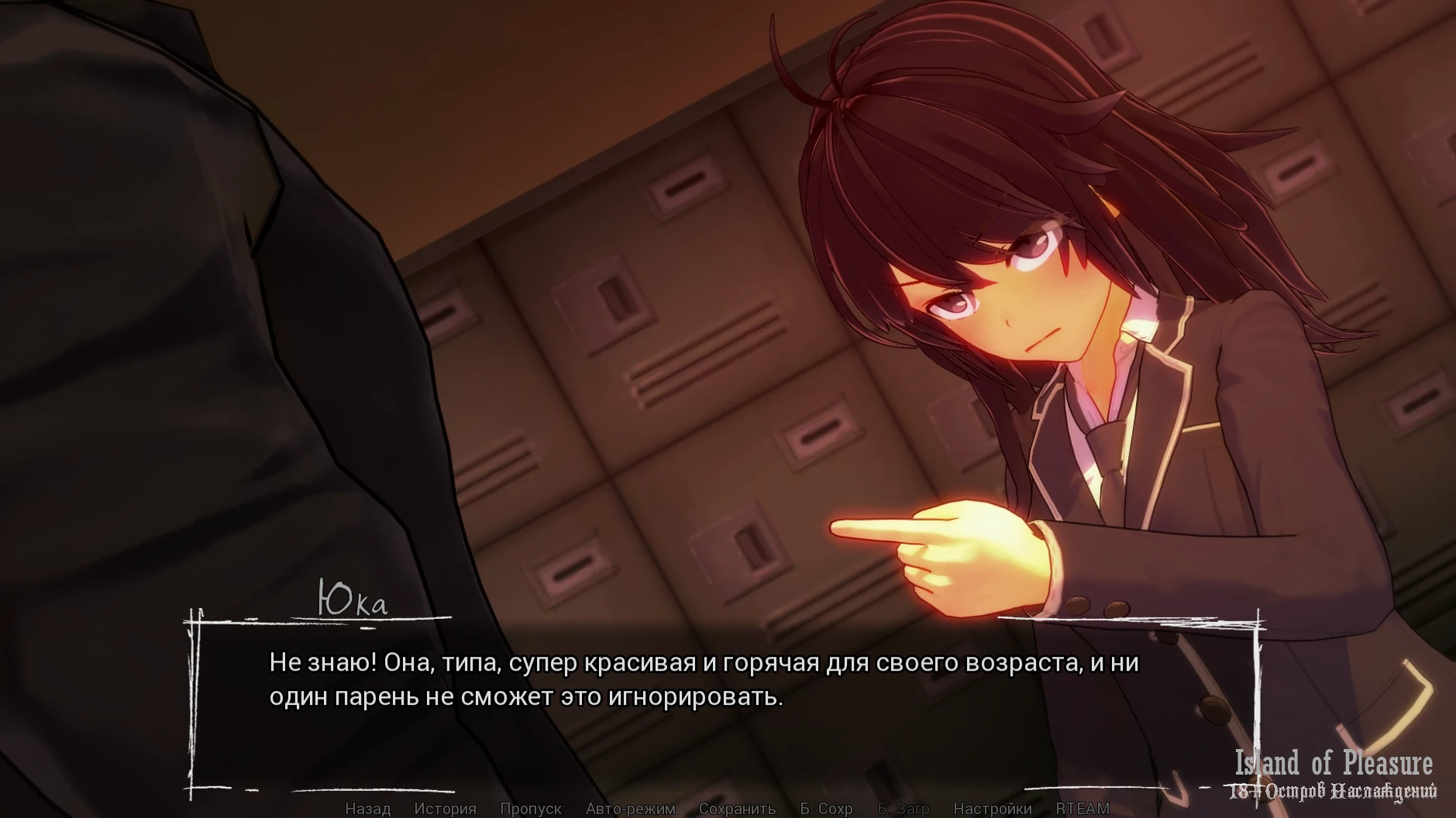This screenshot has width=1456, height=818.
Task: Open the Сохранить save menu
Action: 737,809
